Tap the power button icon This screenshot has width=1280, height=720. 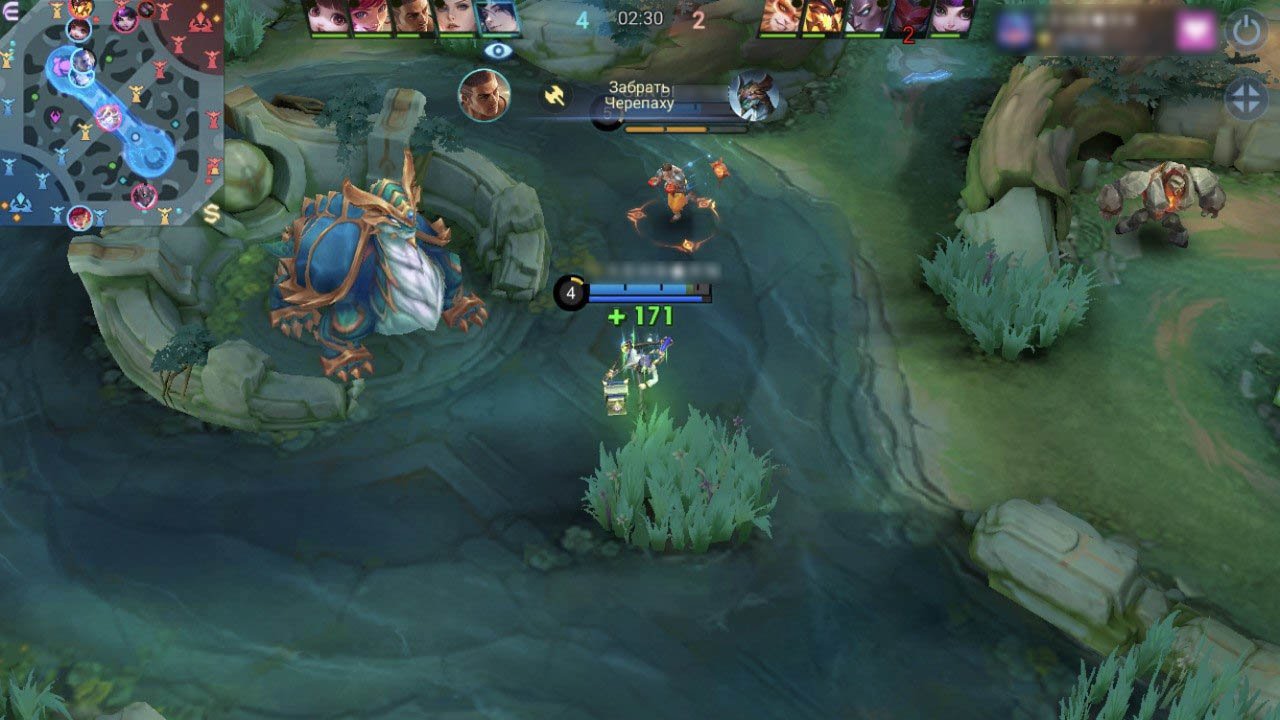1246,32
